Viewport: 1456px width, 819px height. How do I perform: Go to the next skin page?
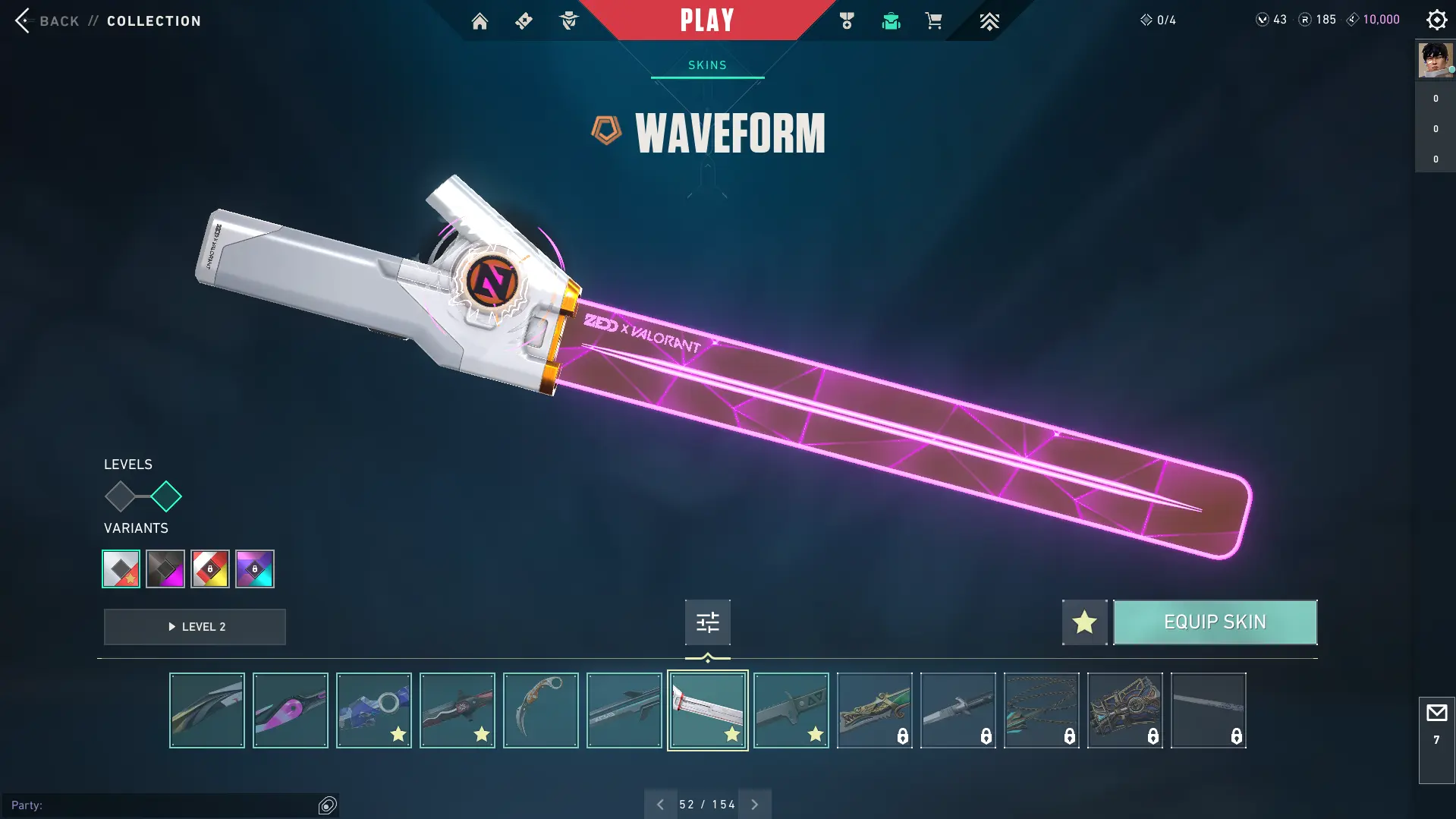(x=755, y=805)
